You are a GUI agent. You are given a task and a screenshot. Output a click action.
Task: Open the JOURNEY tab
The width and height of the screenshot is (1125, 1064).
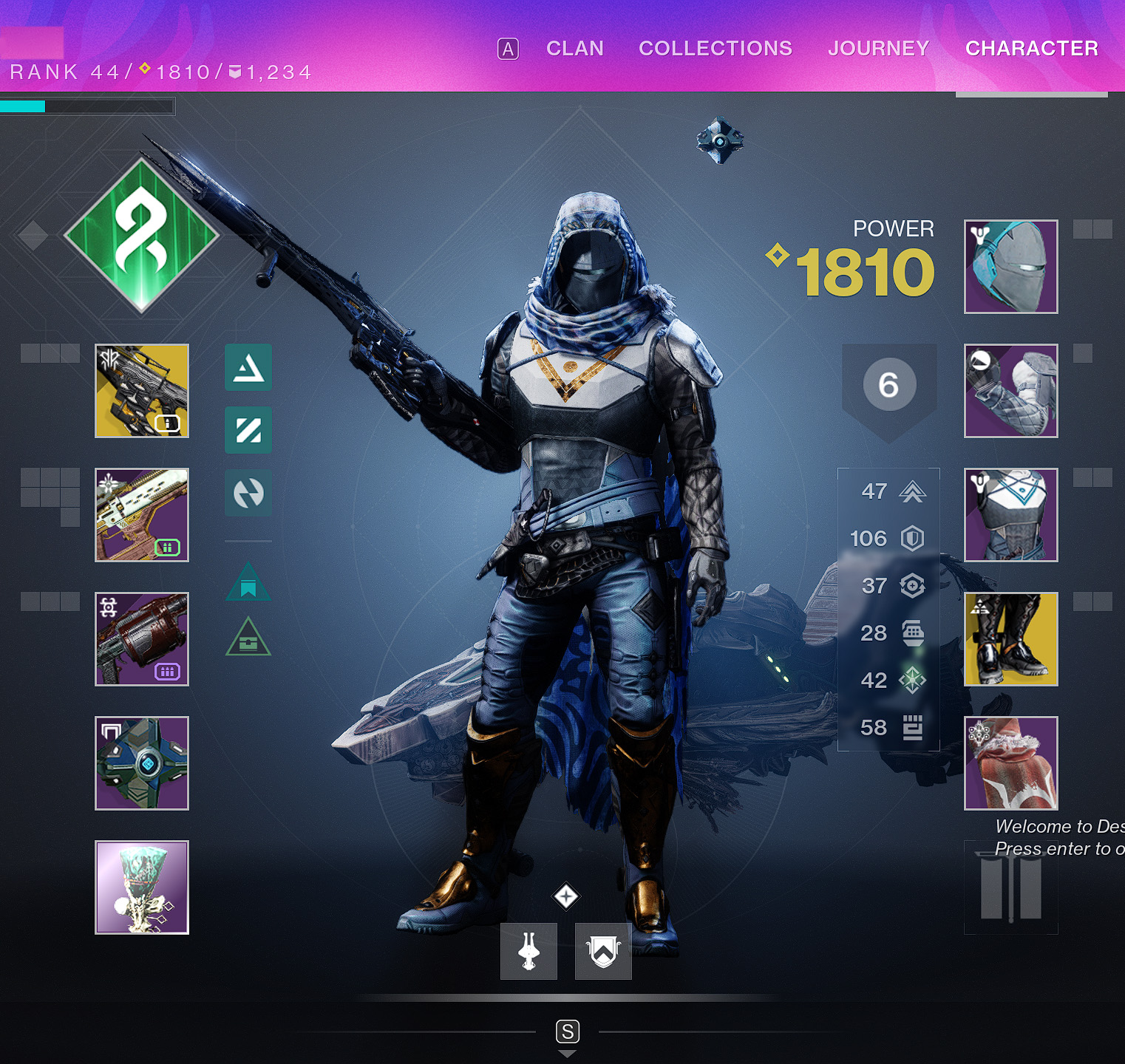879,49
